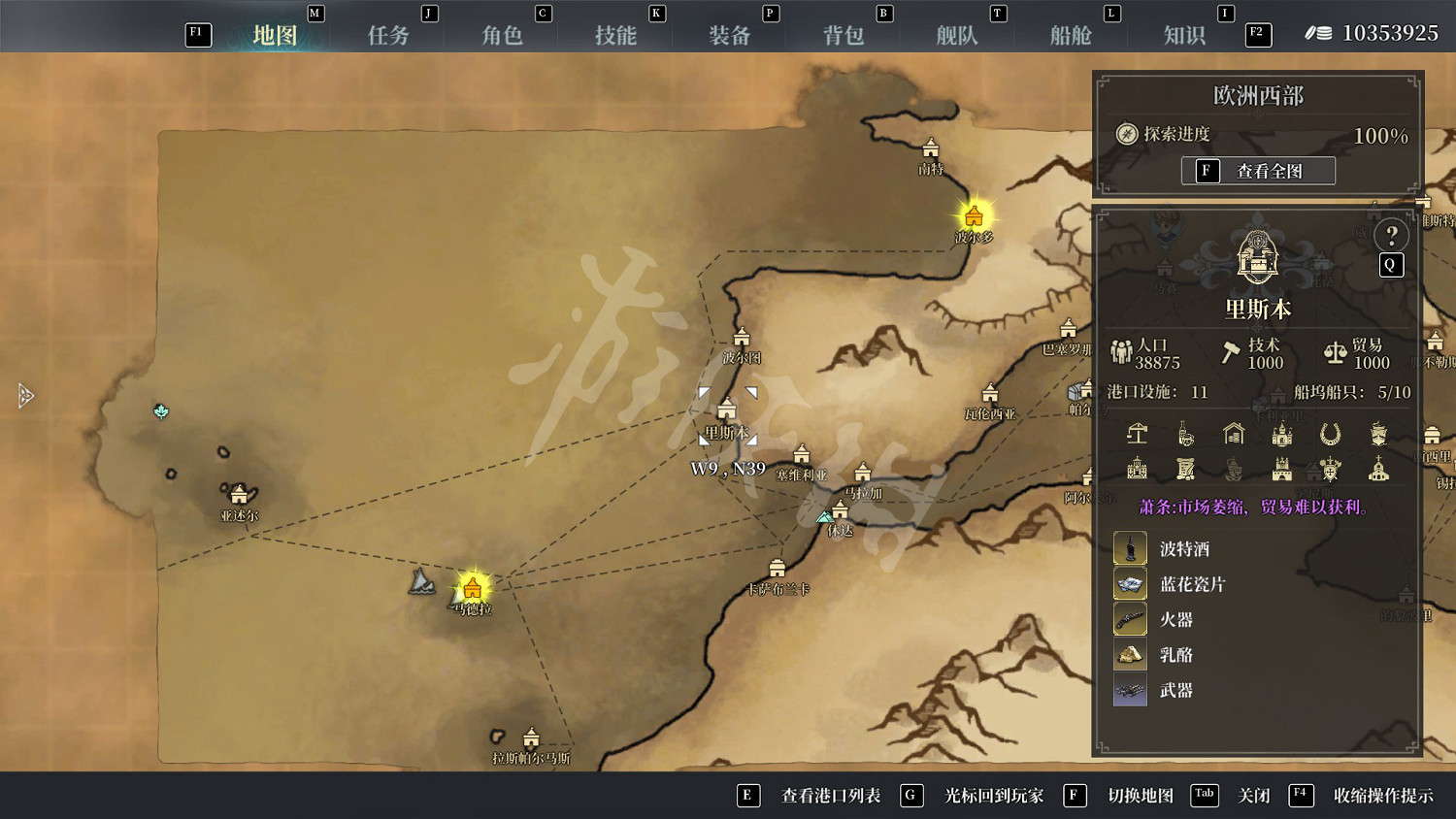
Task: Open the tavern wine-bottle facility icon
Action: tap(1184, 437)
